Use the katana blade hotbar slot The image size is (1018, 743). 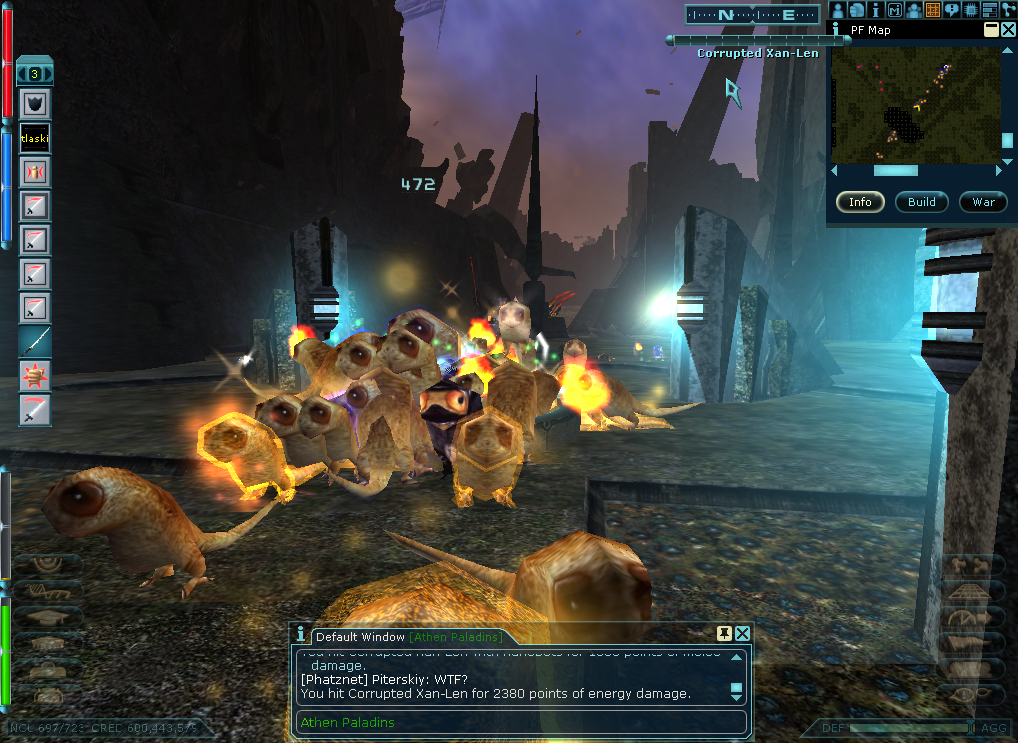(x=35, y=342)
